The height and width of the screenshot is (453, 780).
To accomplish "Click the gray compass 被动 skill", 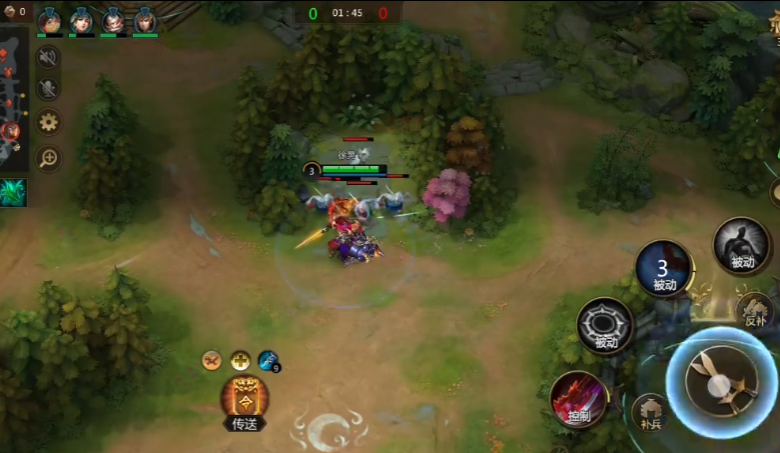I will click(x=605, y=326).
